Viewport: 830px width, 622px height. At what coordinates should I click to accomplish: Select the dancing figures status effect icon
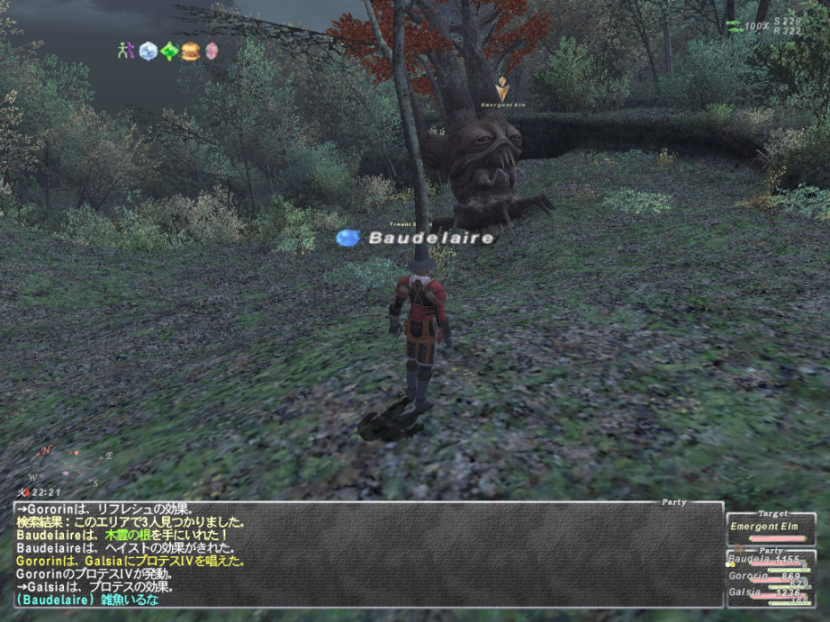[x=126, y=50]
